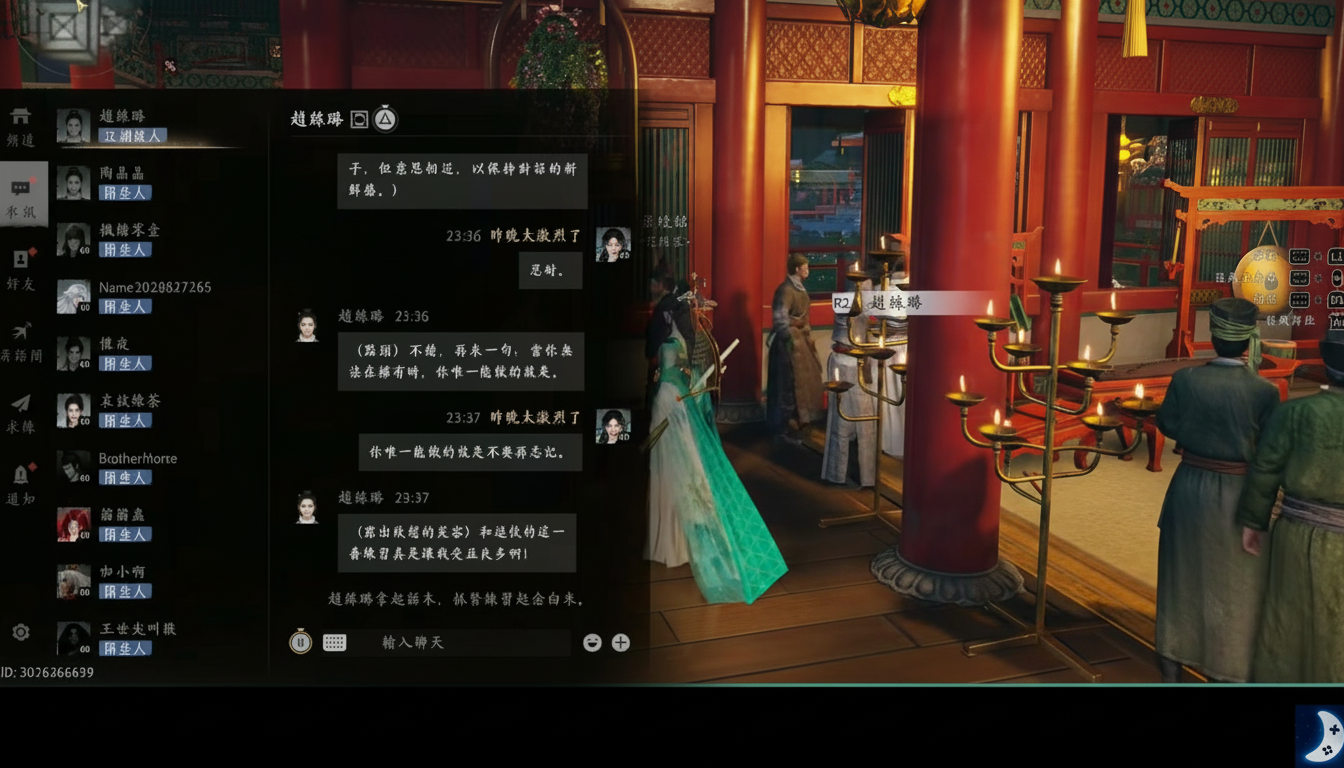Click the settings gear at the sidebar bottom
The height and width of the screenshot is (768, 1344).
coord(22,631)
